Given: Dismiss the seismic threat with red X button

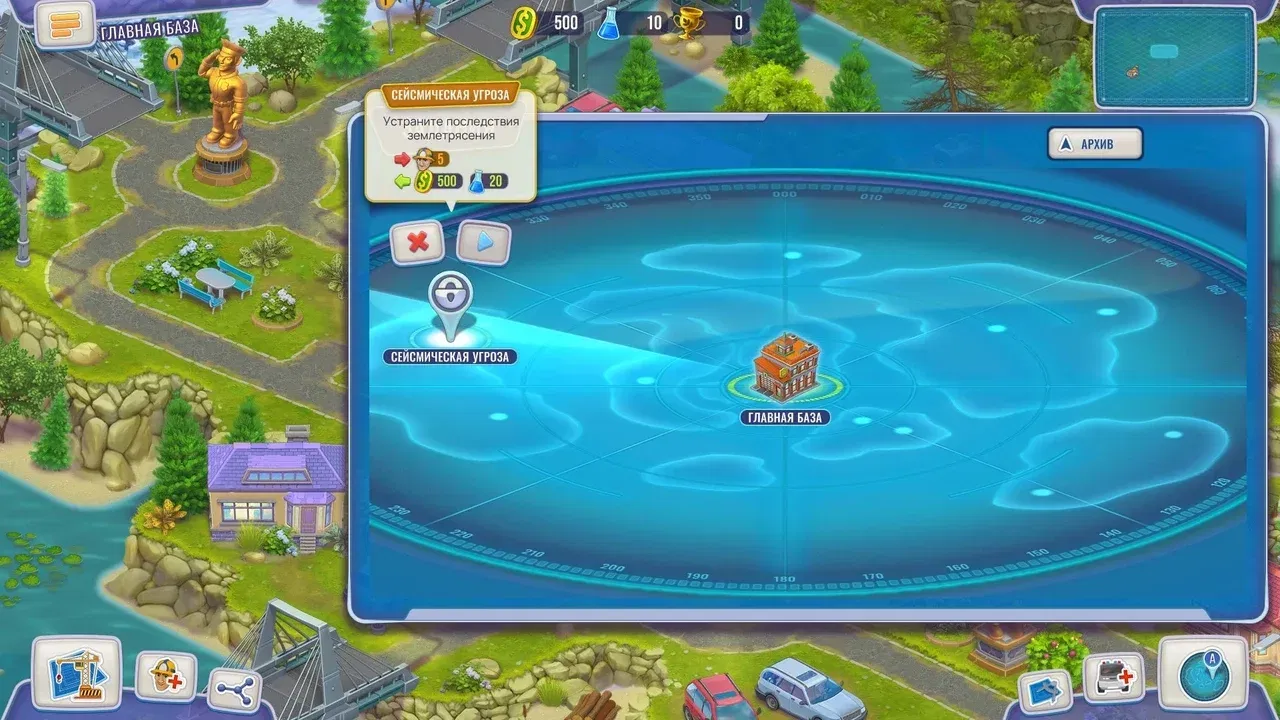Looking at the screenshot, I should pyautogui.click(x=418, y=243).
